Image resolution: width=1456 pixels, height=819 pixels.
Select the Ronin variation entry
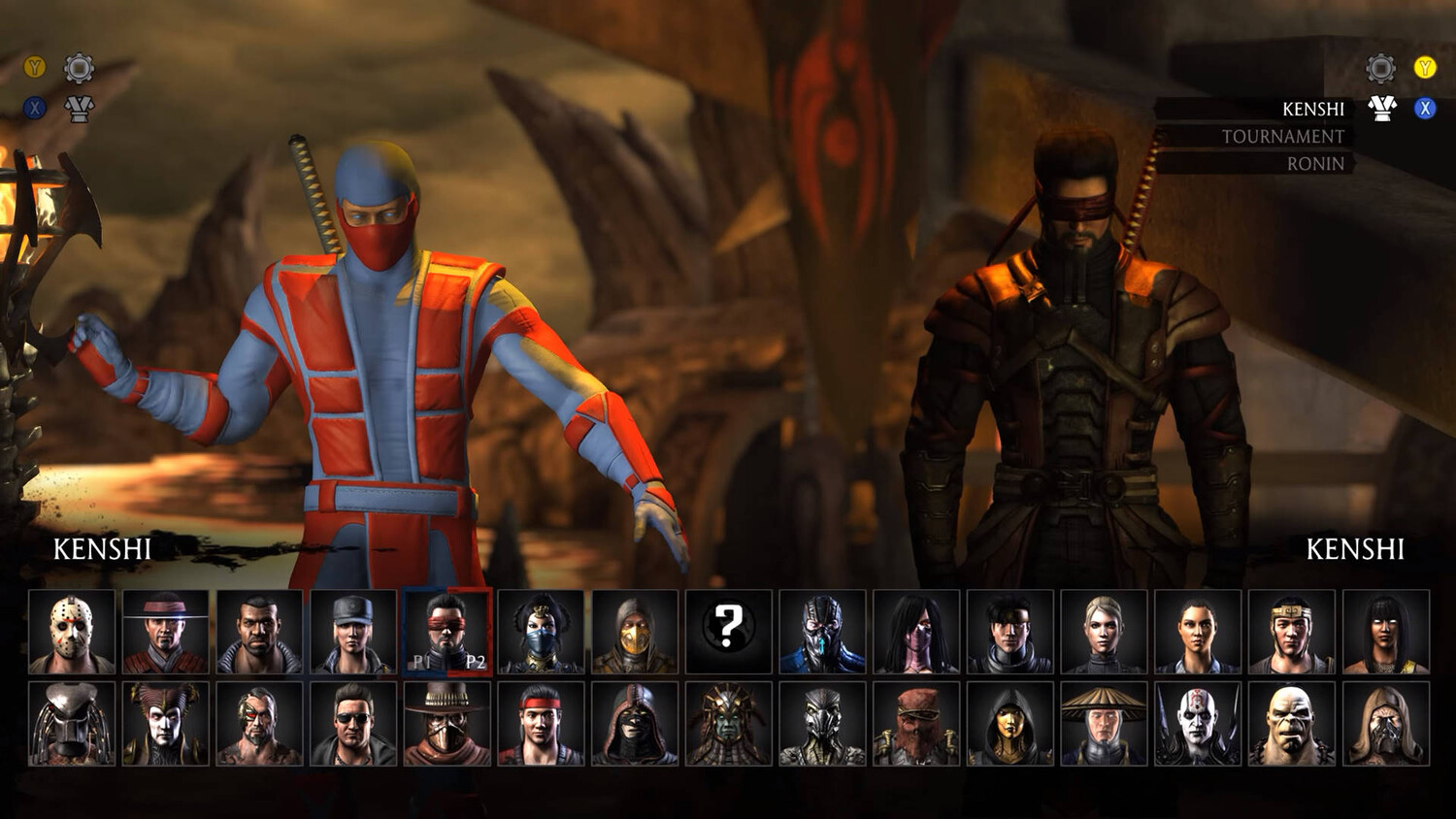[x=1315, y=164]
